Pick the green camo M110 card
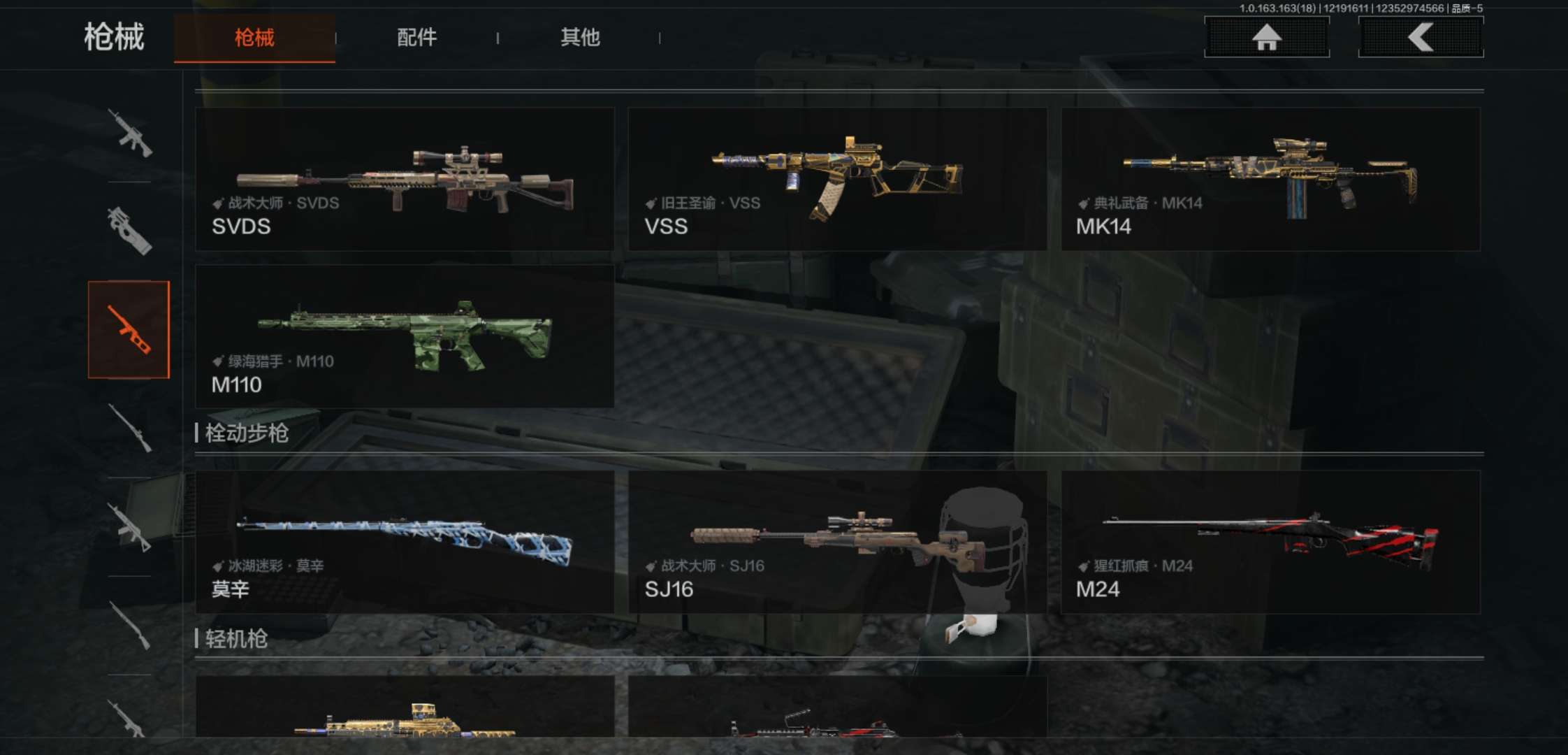1568x755 pixels. (x=405, y=336)
